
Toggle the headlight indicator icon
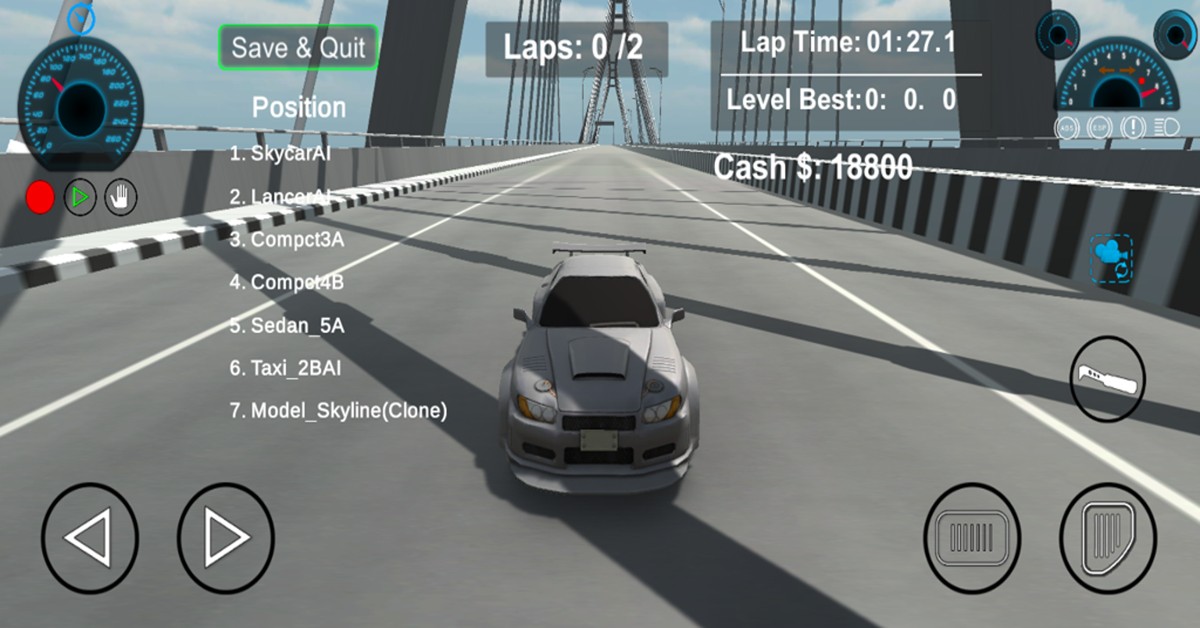pos(1166,127)
